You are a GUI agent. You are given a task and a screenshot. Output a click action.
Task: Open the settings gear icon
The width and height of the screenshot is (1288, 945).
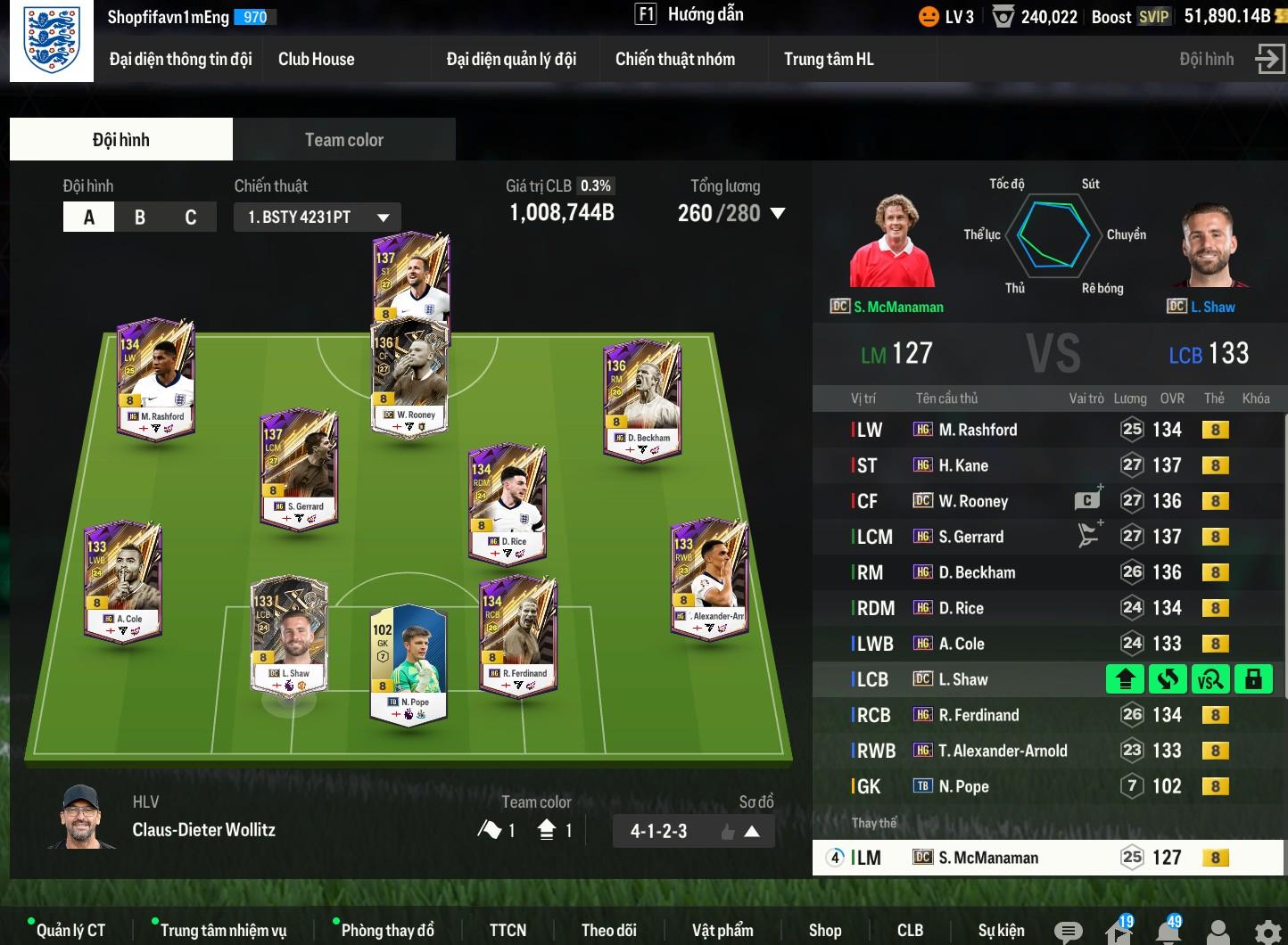pyautogui.click(x=1267, y=932)
